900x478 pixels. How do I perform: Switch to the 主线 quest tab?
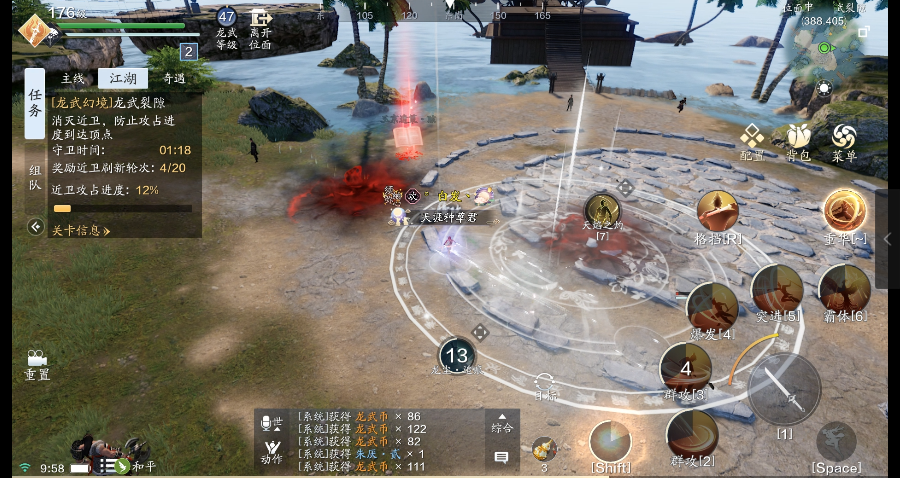pyautogui.click(x=73, y=79)
